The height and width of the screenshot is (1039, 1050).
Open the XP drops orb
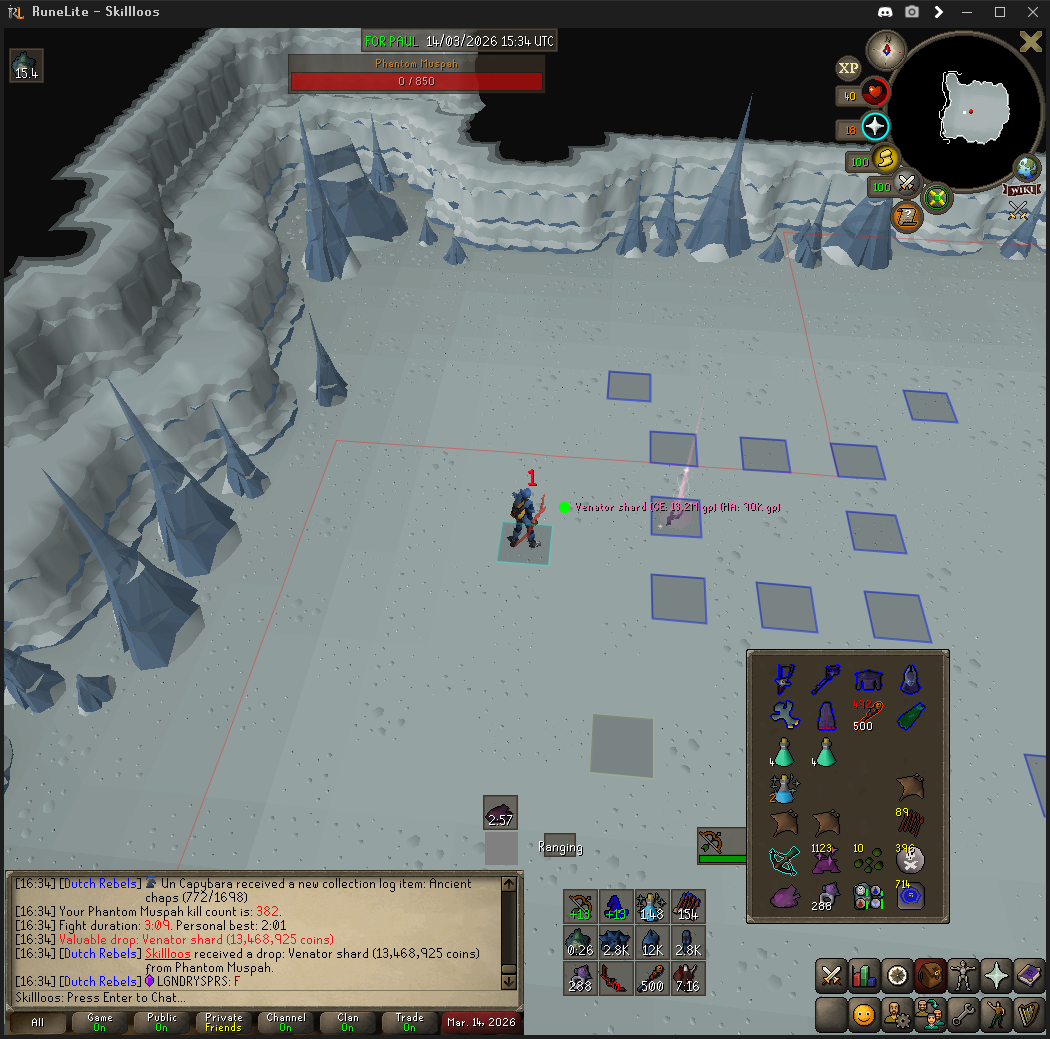coord(848,68)
